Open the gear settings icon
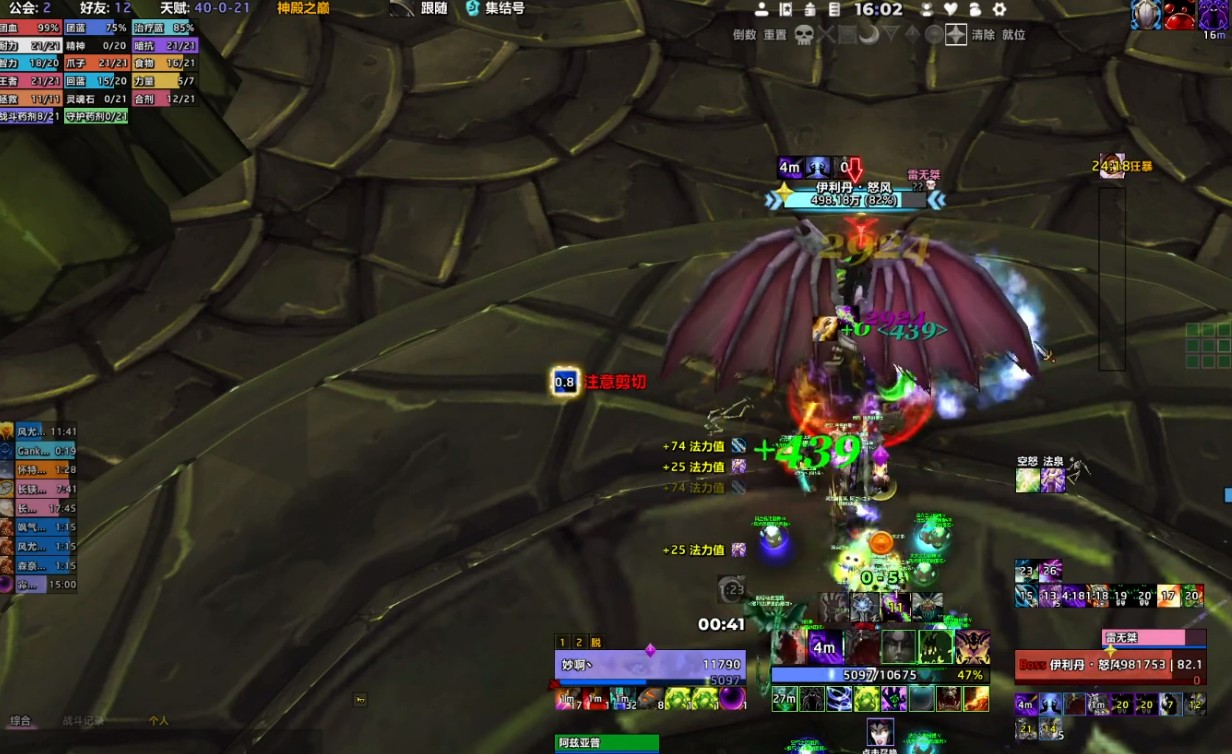The height and width of the screenshot is (754, 1232). pos(999,9)
